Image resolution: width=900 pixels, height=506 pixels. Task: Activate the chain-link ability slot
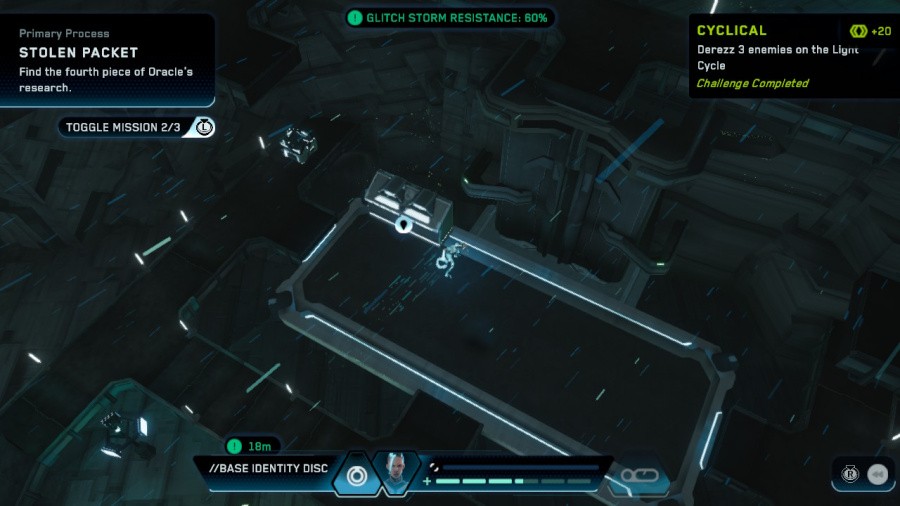coord(637,476)
